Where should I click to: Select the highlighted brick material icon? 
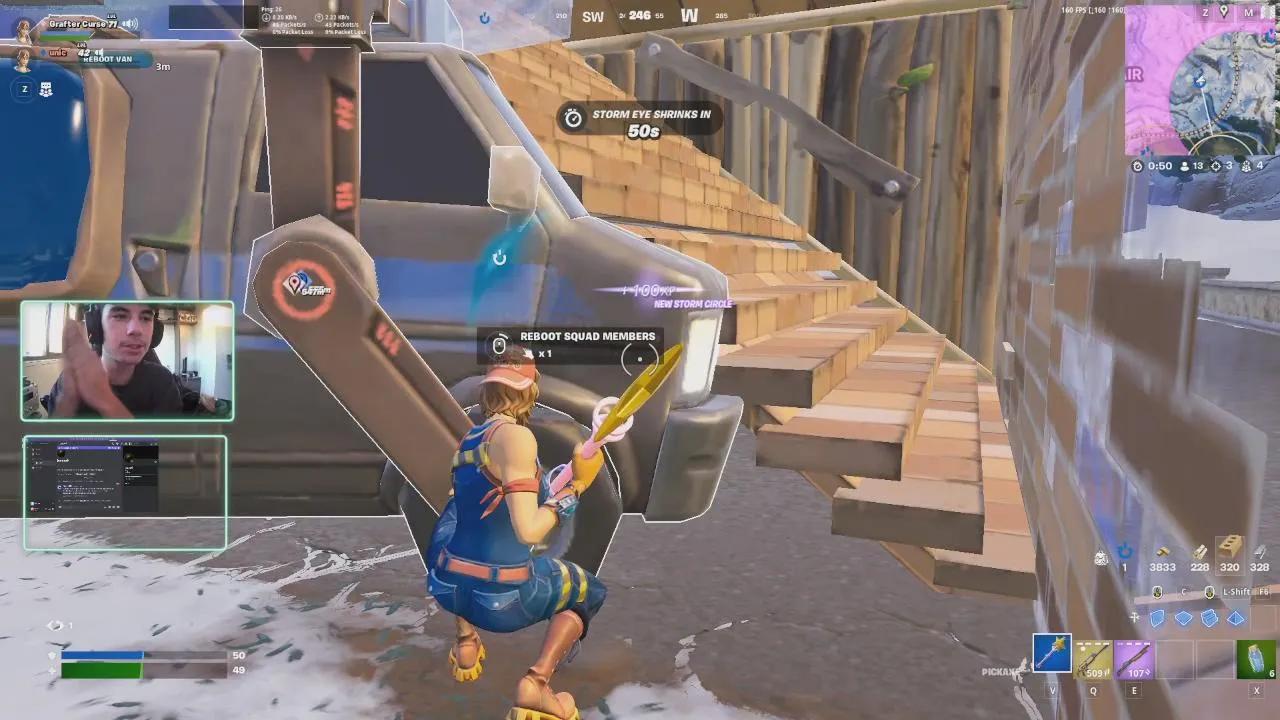point(1230,552)
